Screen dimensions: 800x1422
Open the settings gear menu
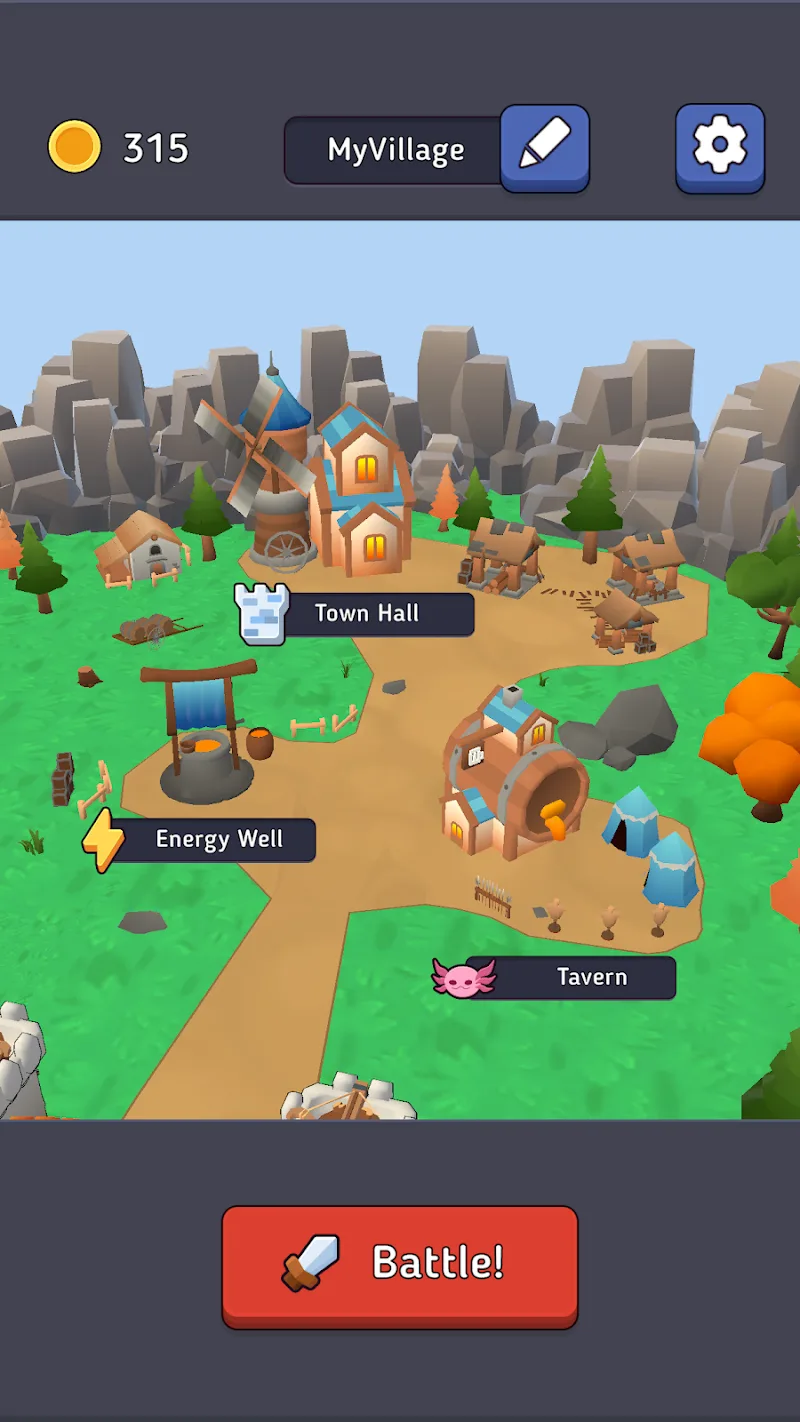(720, 147)
